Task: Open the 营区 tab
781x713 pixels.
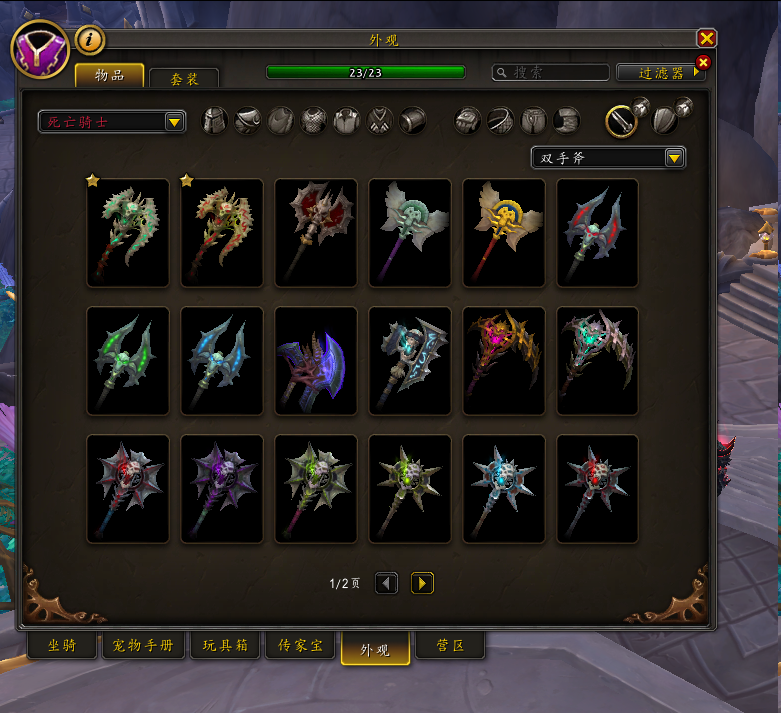Action: 449,646
